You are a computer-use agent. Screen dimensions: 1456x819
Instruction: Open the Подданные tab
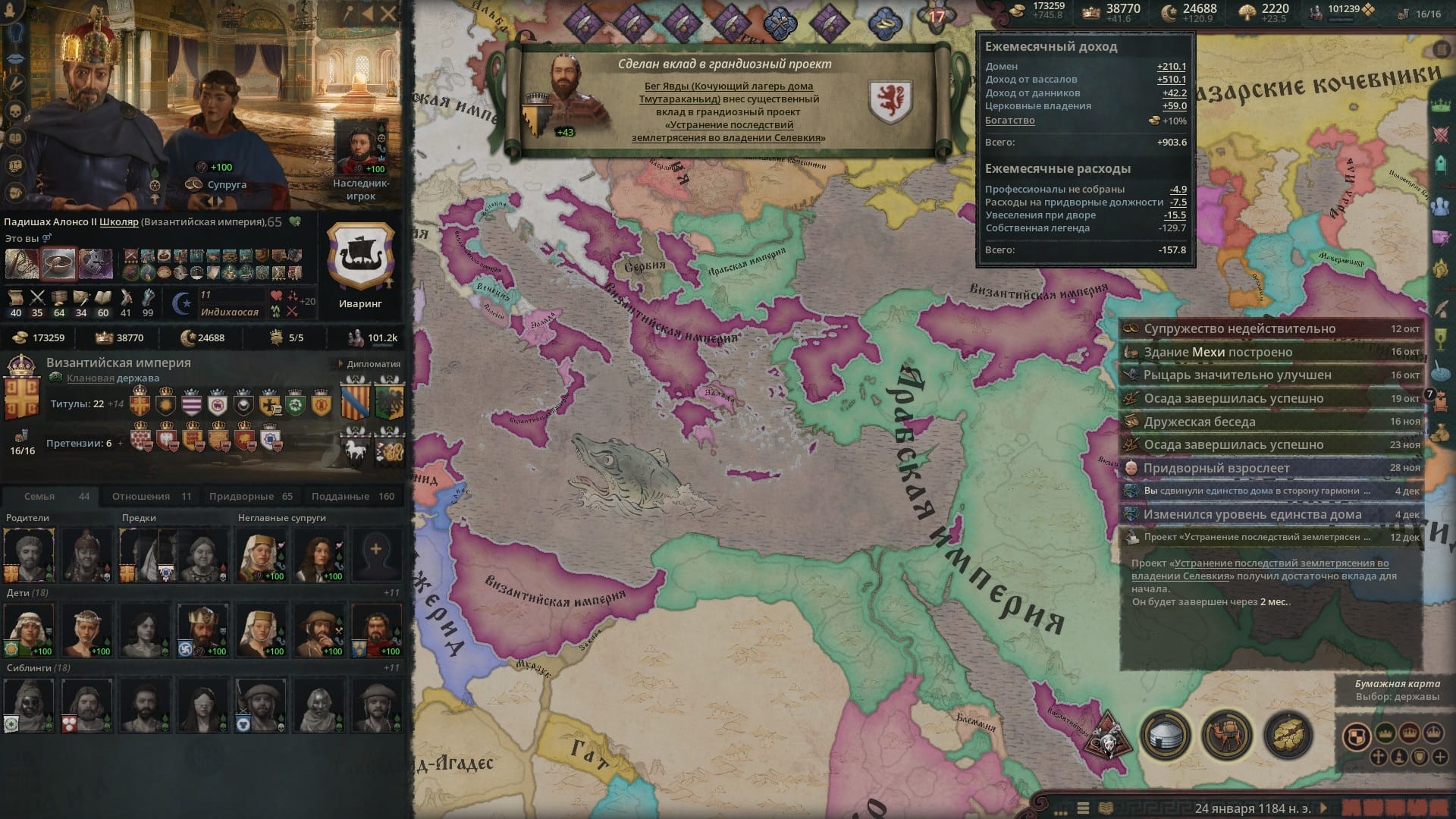coord(349,496)
